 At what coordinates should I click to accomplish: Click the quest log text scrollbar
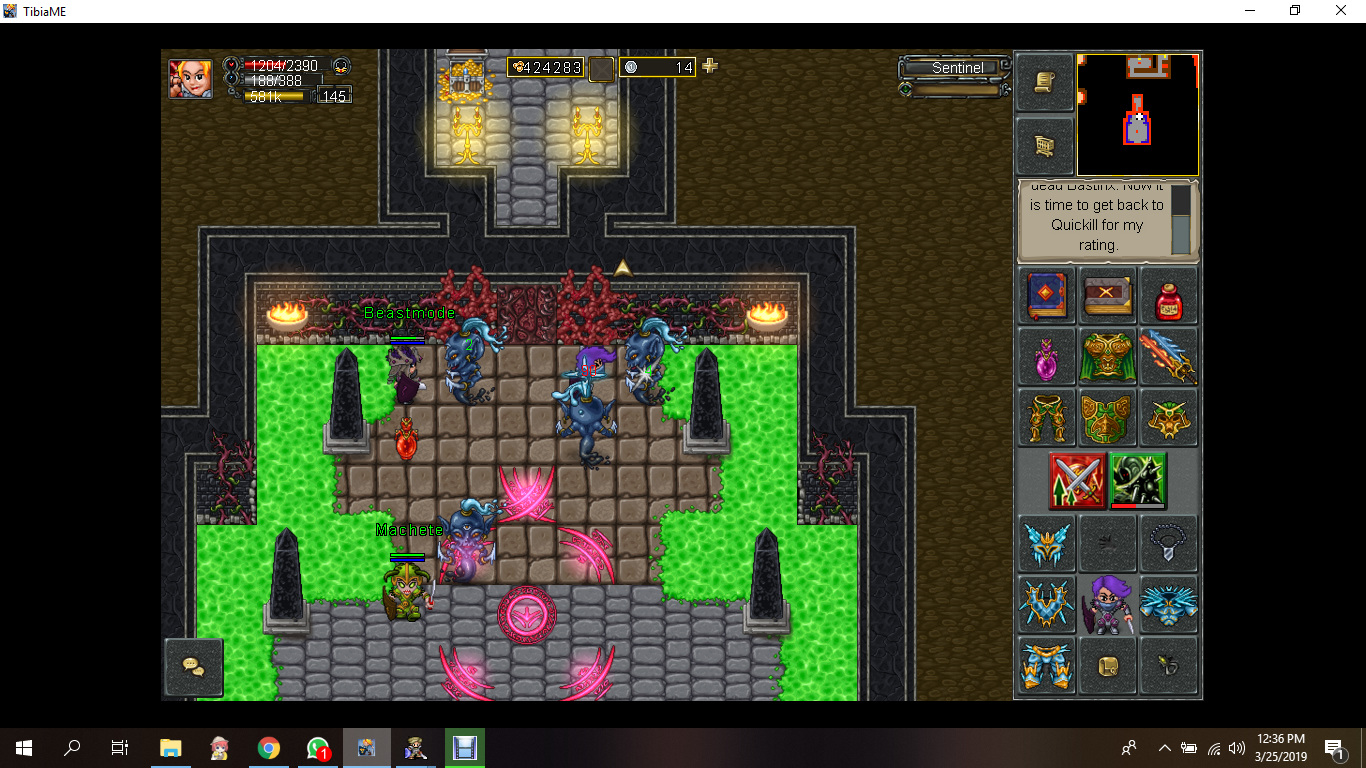click(x=1181, y=219)
